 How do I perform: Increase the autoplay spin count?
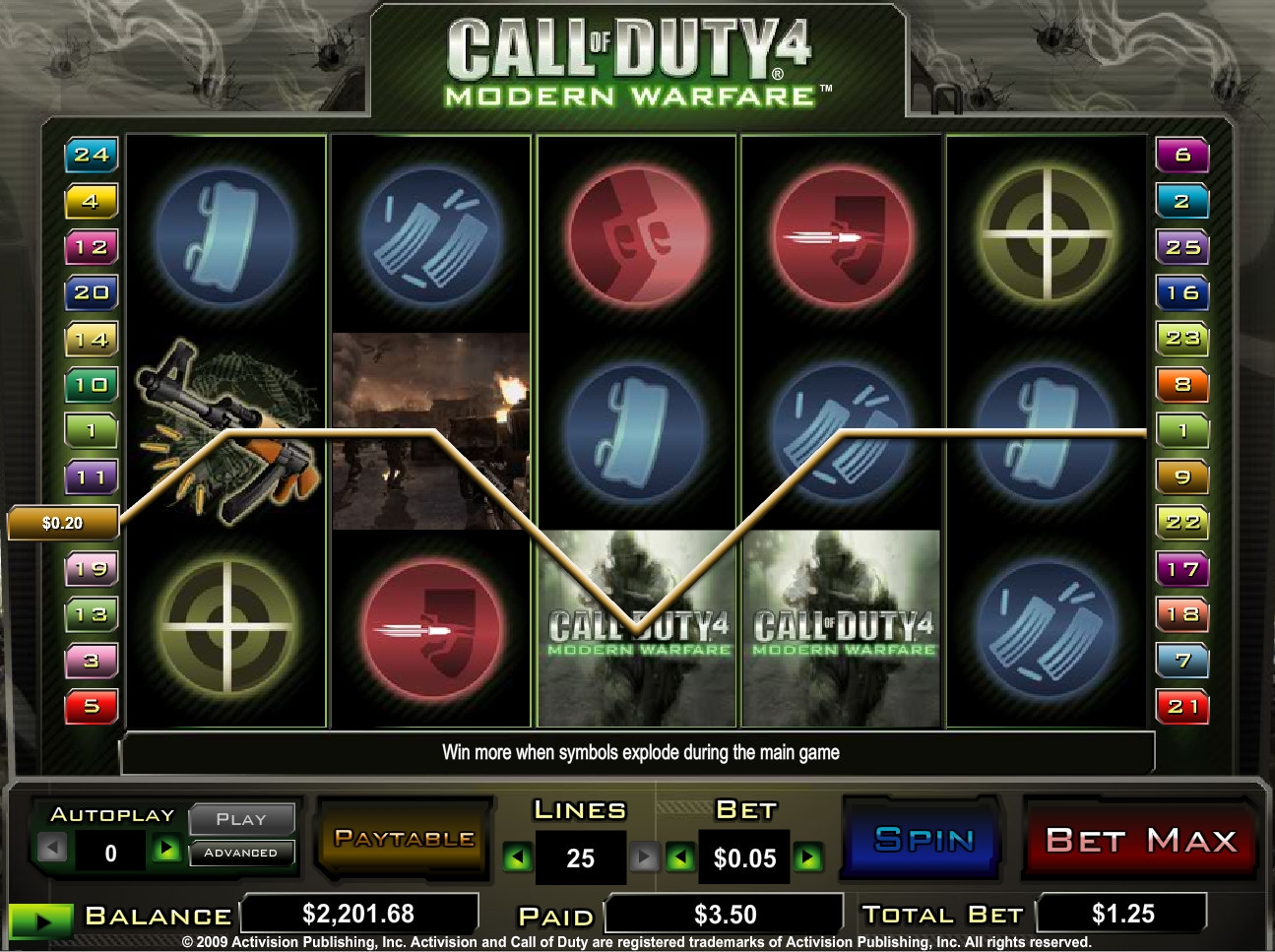166,849
